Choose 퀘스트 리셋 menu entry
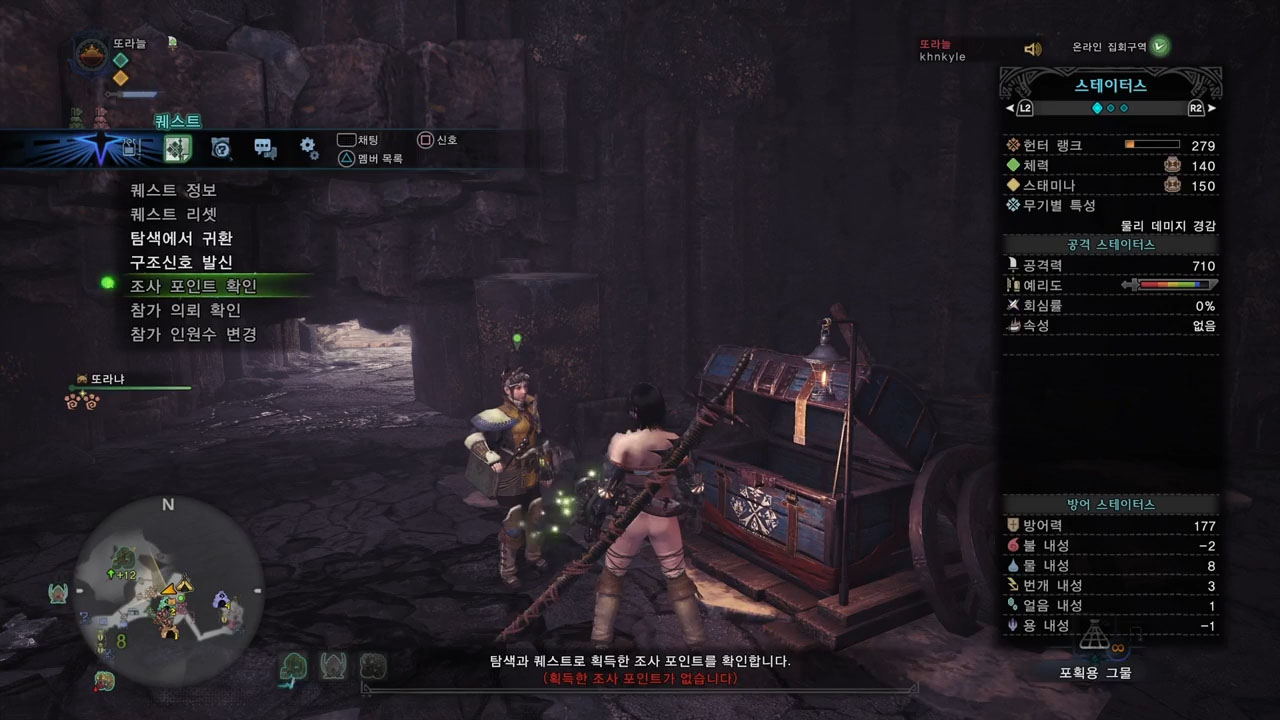 [173, 214]
